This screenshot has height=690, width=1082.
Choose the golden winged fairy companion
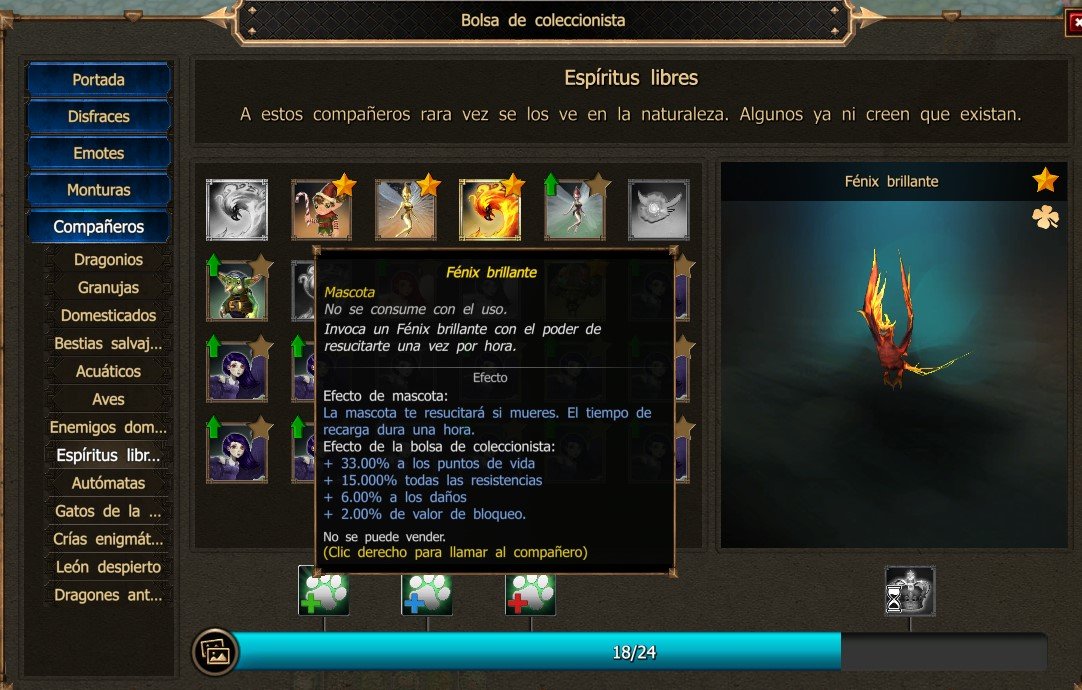coord(405,210)
